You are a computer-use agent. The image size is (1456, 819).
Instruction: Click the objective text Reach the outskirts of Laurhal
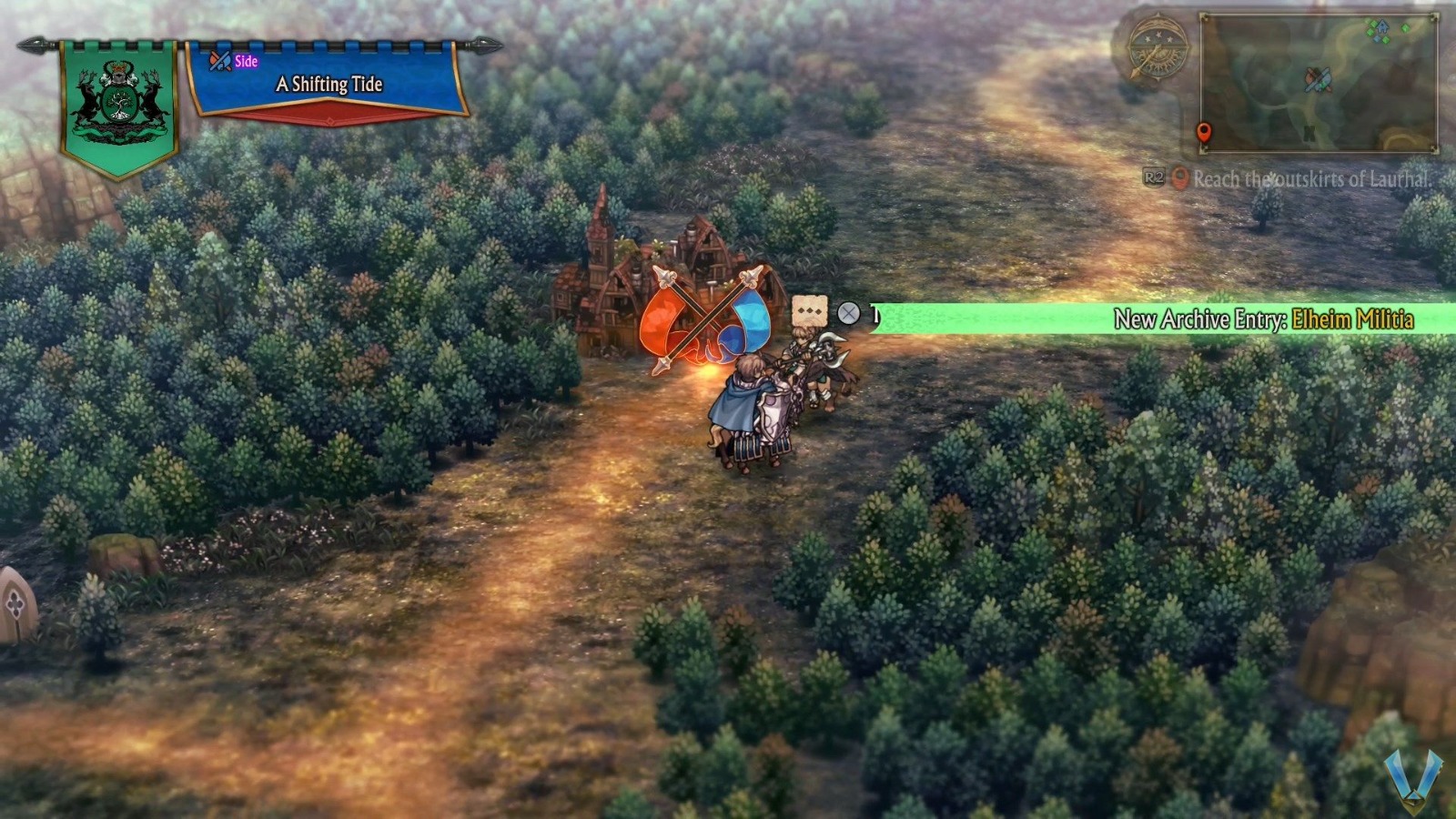click(x=1310, y=178)
